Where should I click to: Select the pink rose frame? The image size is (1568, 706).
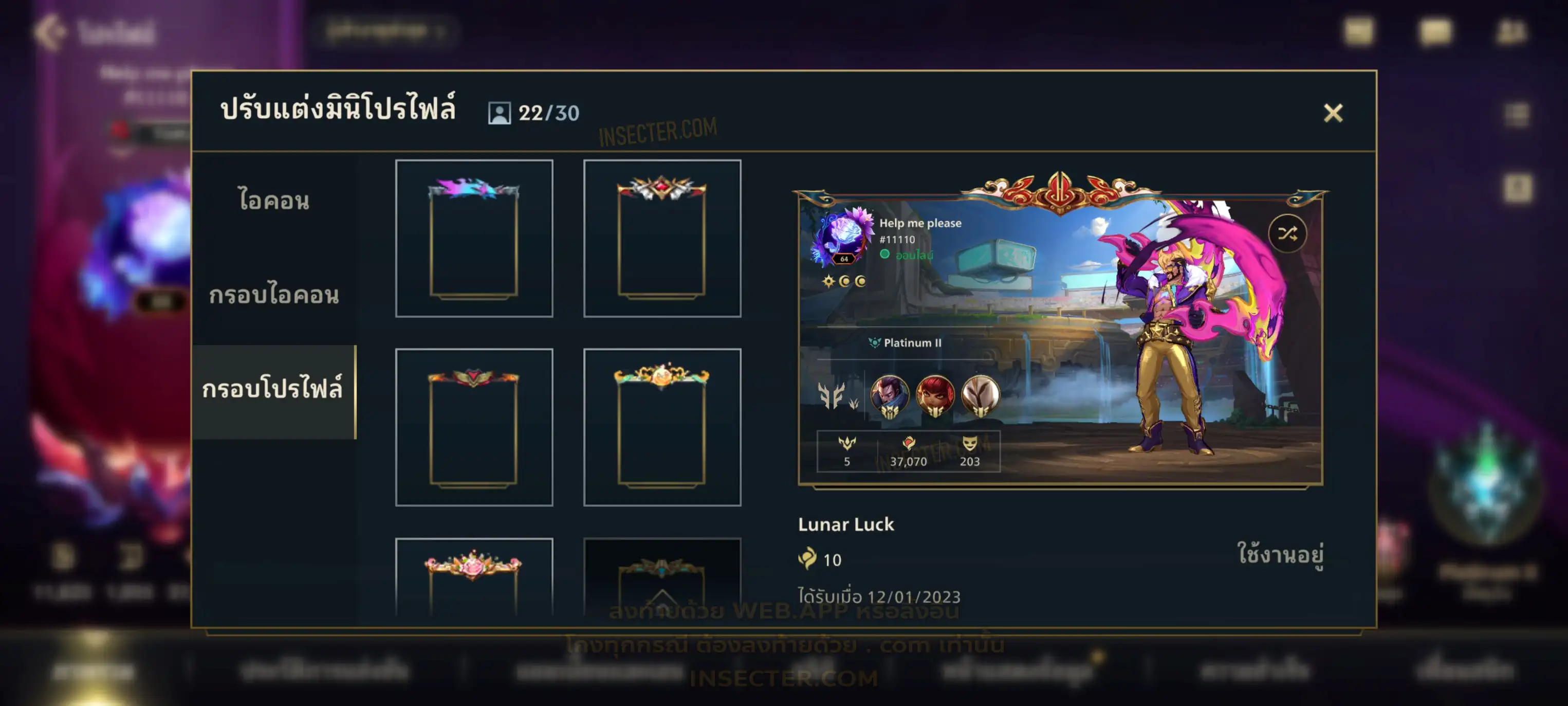pyautogui.click(x=473, y=577)
